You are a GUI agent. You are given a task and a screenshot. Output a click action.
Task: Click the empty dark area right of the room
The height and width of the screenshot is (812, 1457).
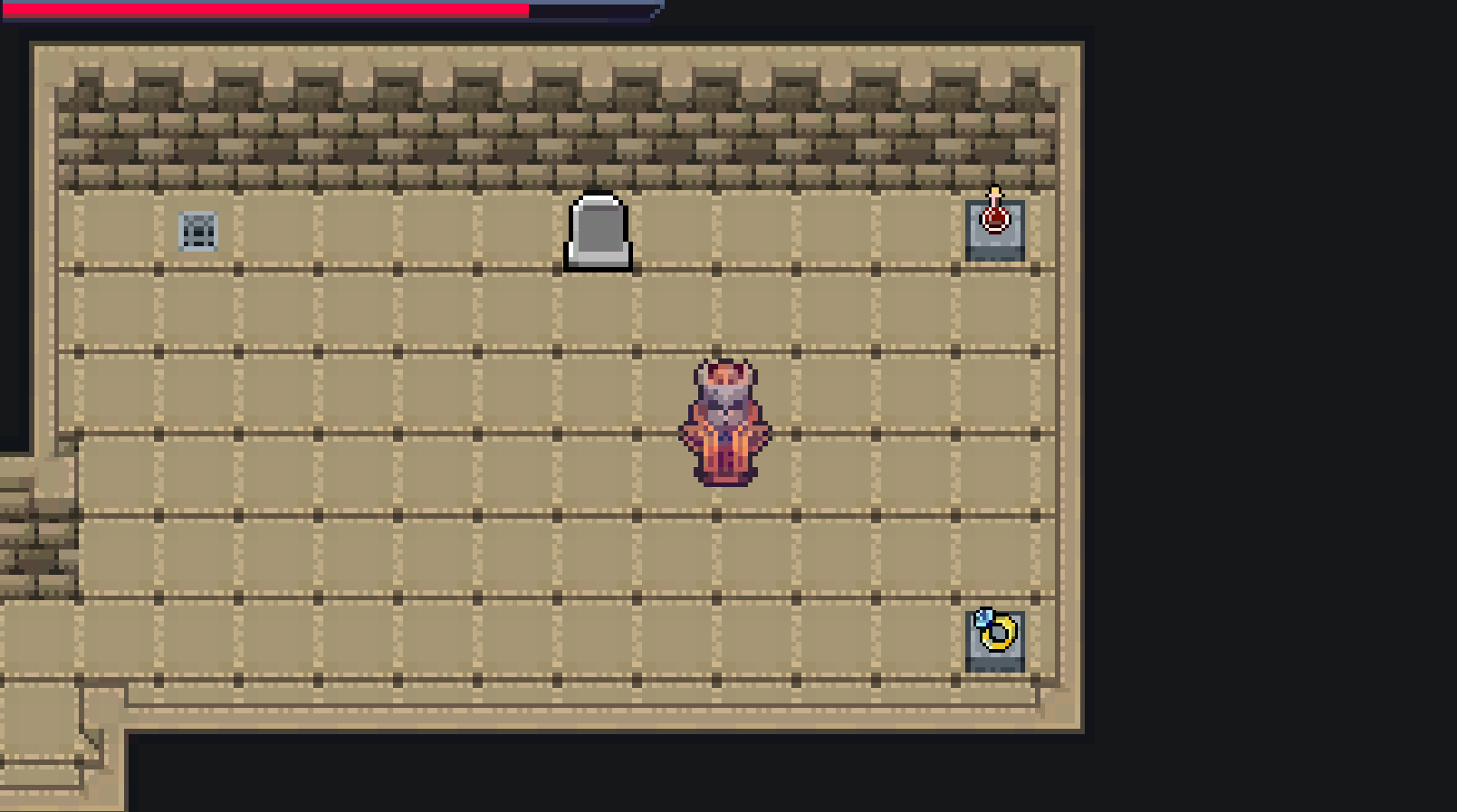1268,407
